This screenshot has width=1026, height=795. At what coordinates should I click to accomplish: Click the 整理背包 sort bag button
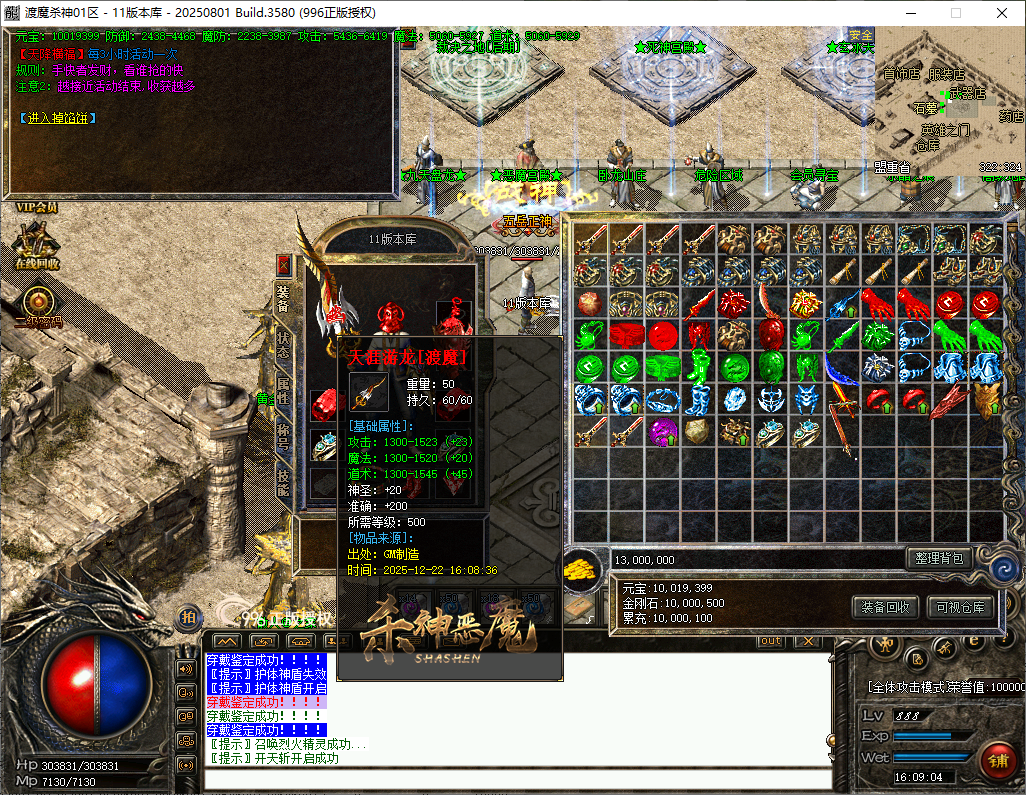coord(937,558)
